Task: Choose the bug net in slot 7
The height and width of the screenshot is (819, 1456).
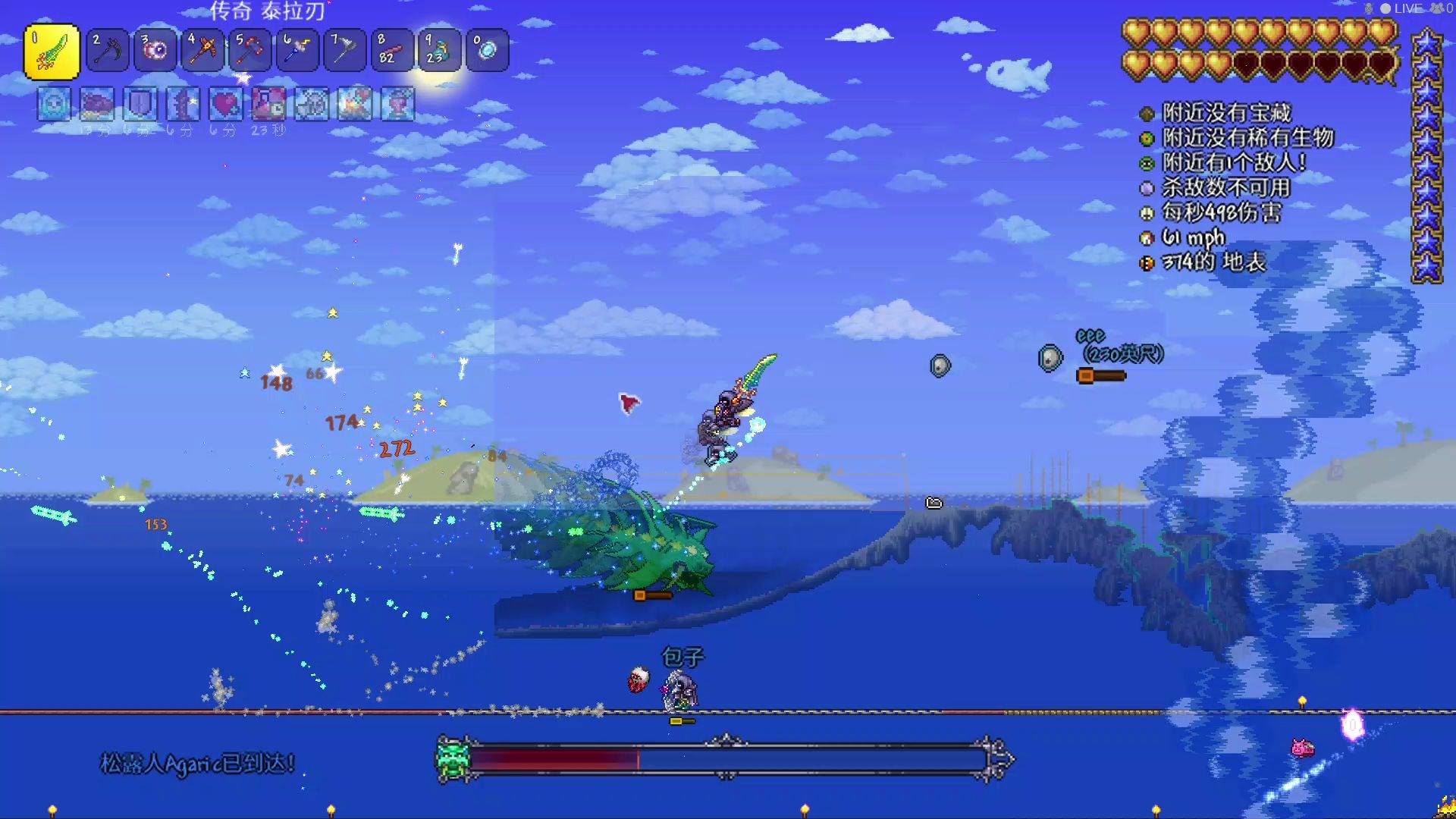Action: [x=344, y=51]
